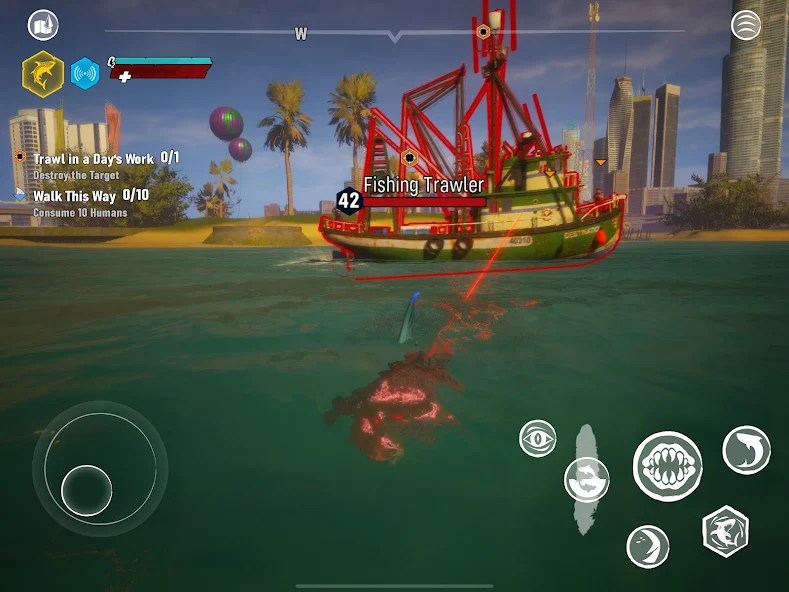Select the Walk This Way objective
789x592 pixels.
[75, 196]
